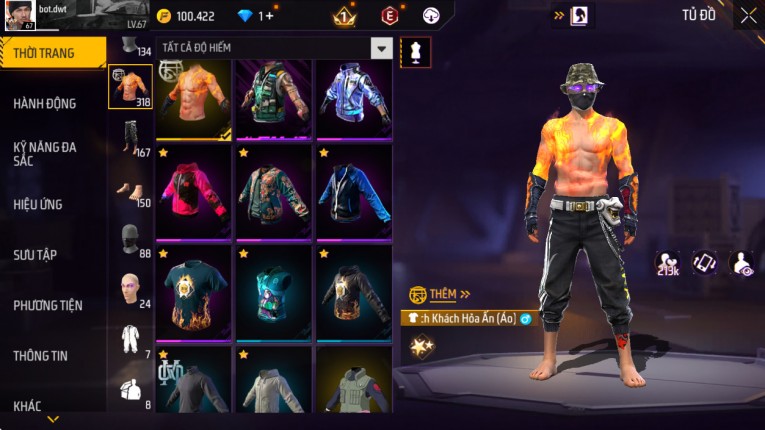Toggle the mannequin preview icon

pyautogui.click(x=415, y=52)
